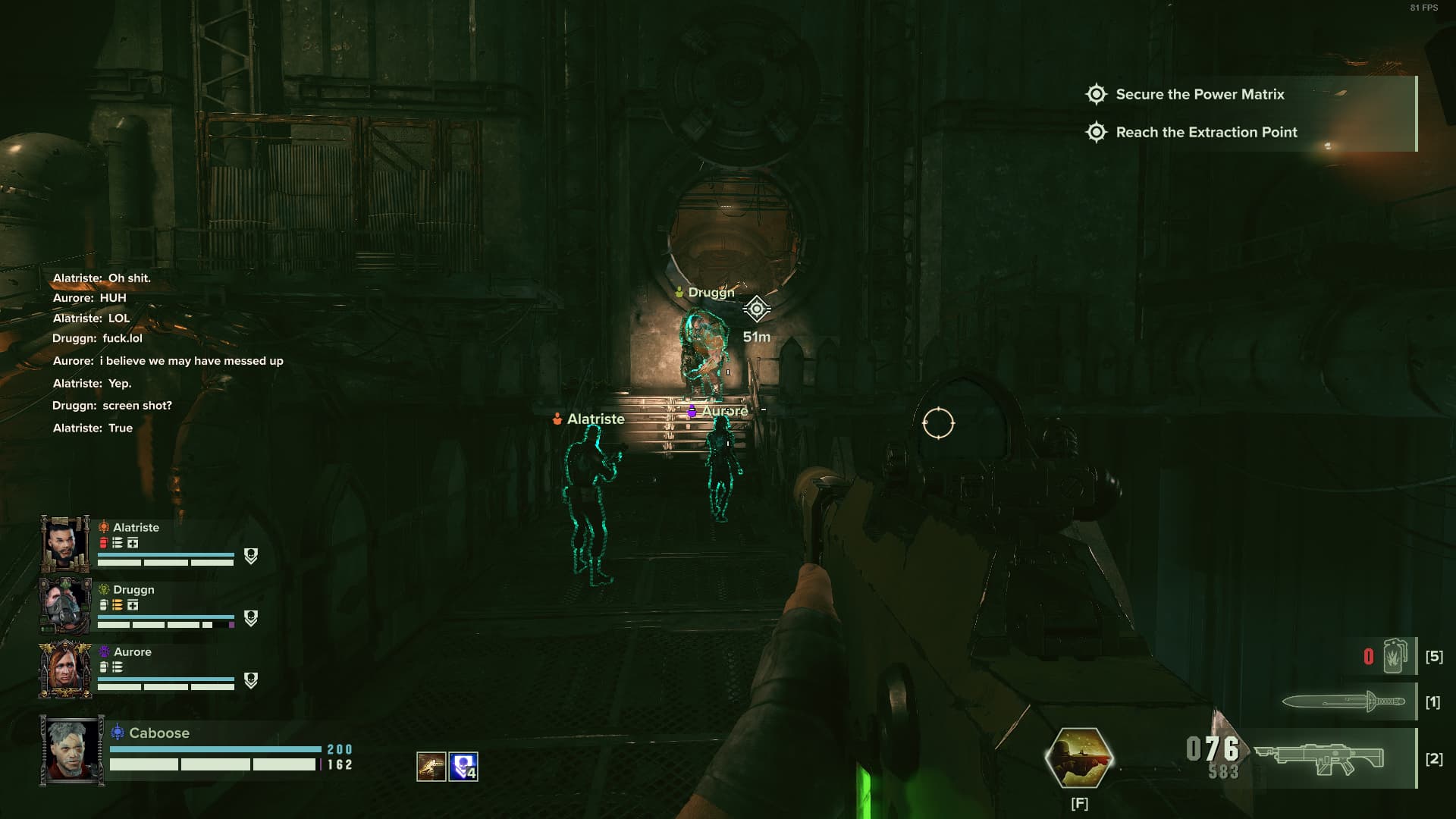Select the blue buff icon with stack 4
Image resolution: width=1456 pixels, height=819 pixels.
pos(463,767)
